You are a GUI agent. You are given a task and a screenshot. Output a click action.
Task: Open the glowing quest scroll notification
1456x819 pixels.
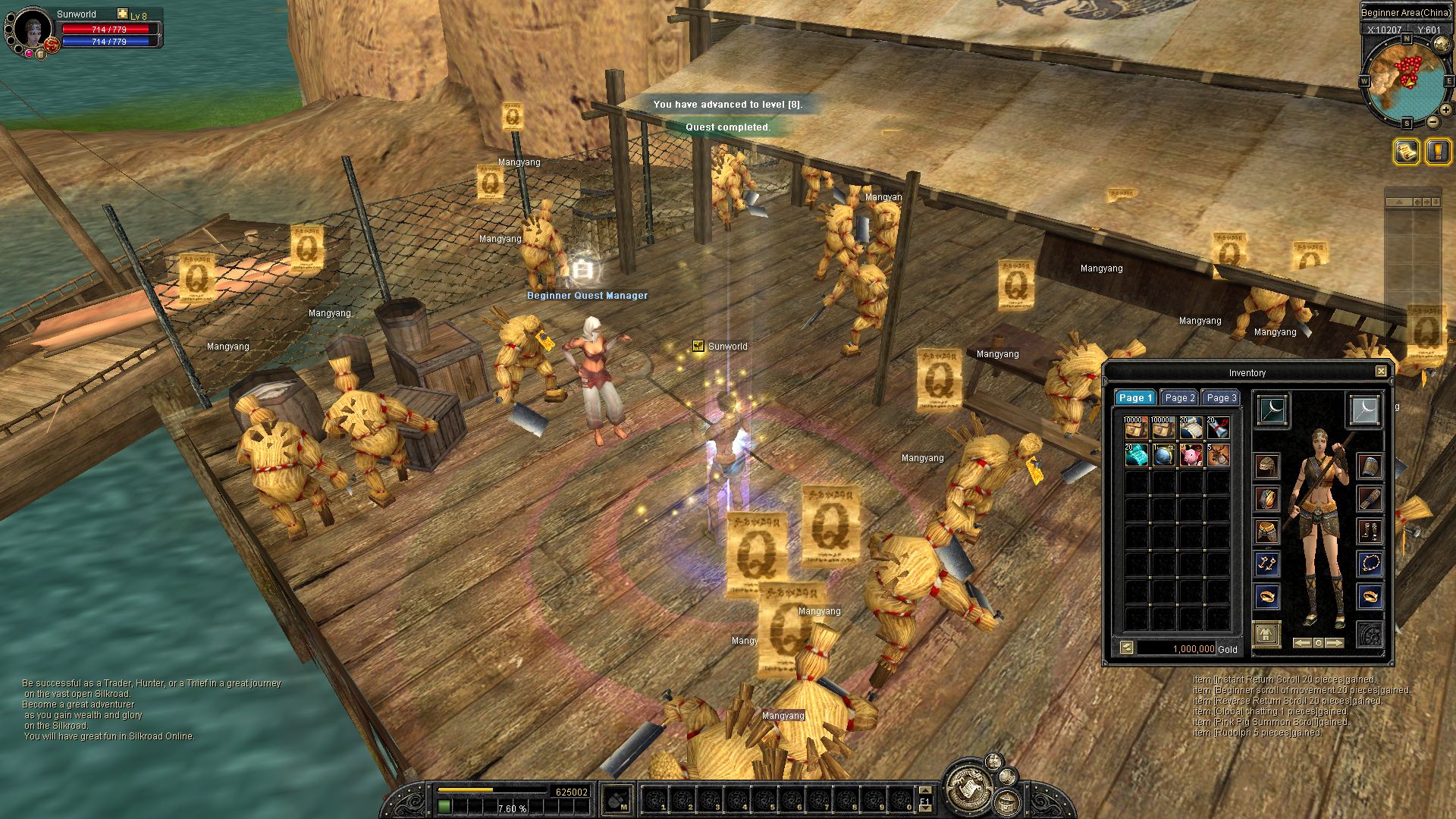point(1406,152)
